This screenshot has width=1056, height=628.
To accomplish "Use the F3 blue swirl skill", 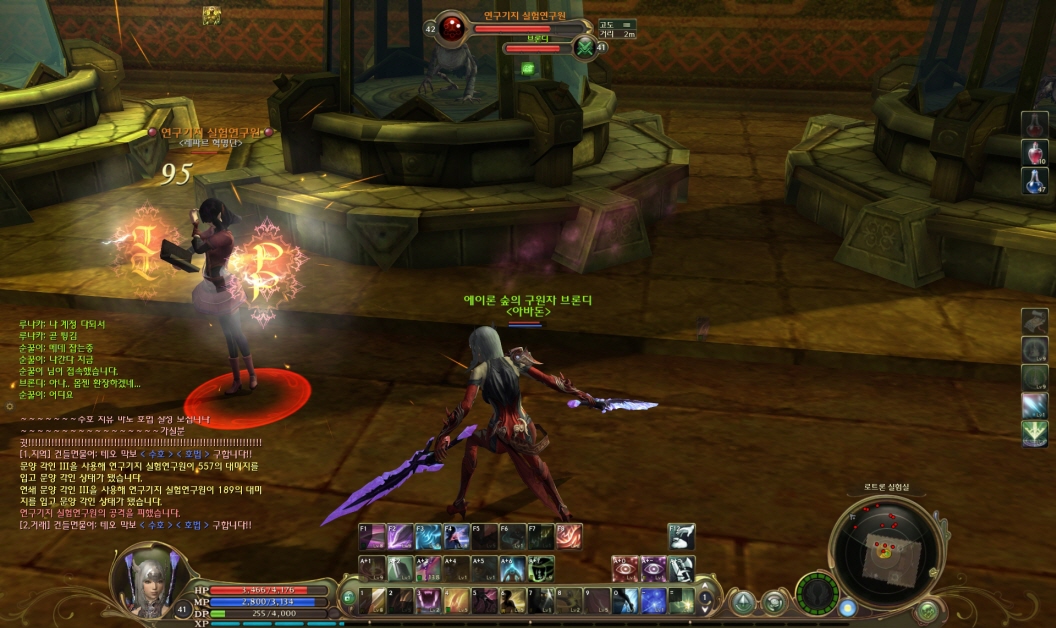I will (428, 537).
